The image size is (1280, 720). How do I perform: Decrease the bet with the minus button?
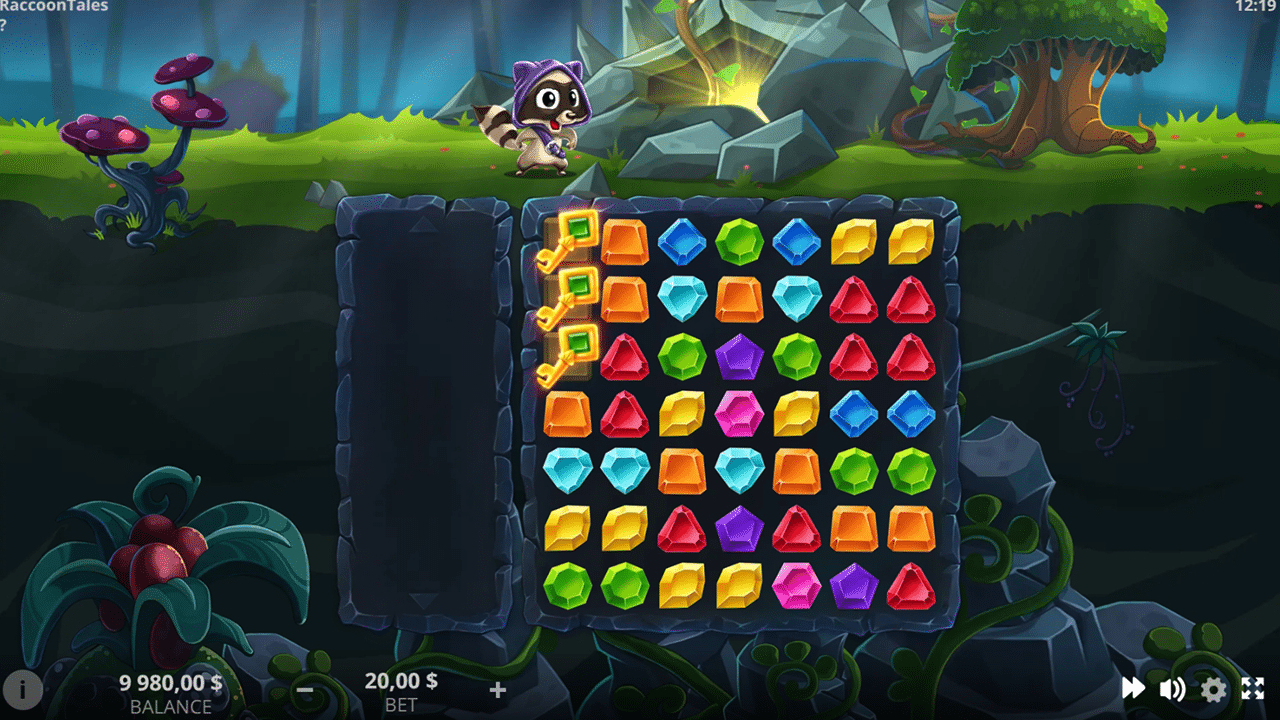point(306,690)
